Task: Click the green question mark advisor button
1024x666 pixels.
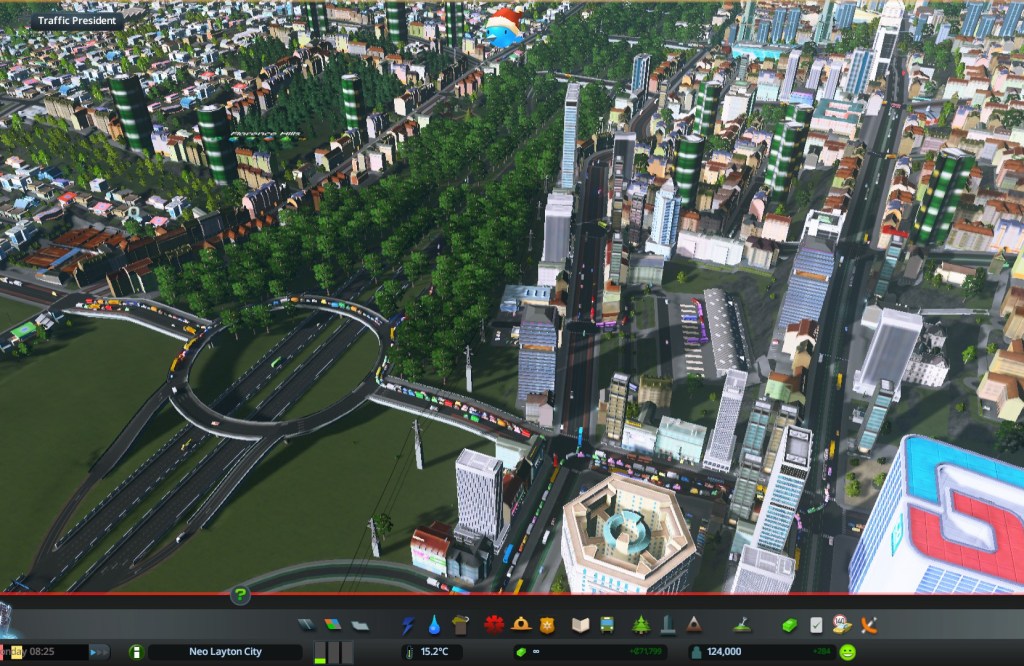Action: (x=240, y=596)
